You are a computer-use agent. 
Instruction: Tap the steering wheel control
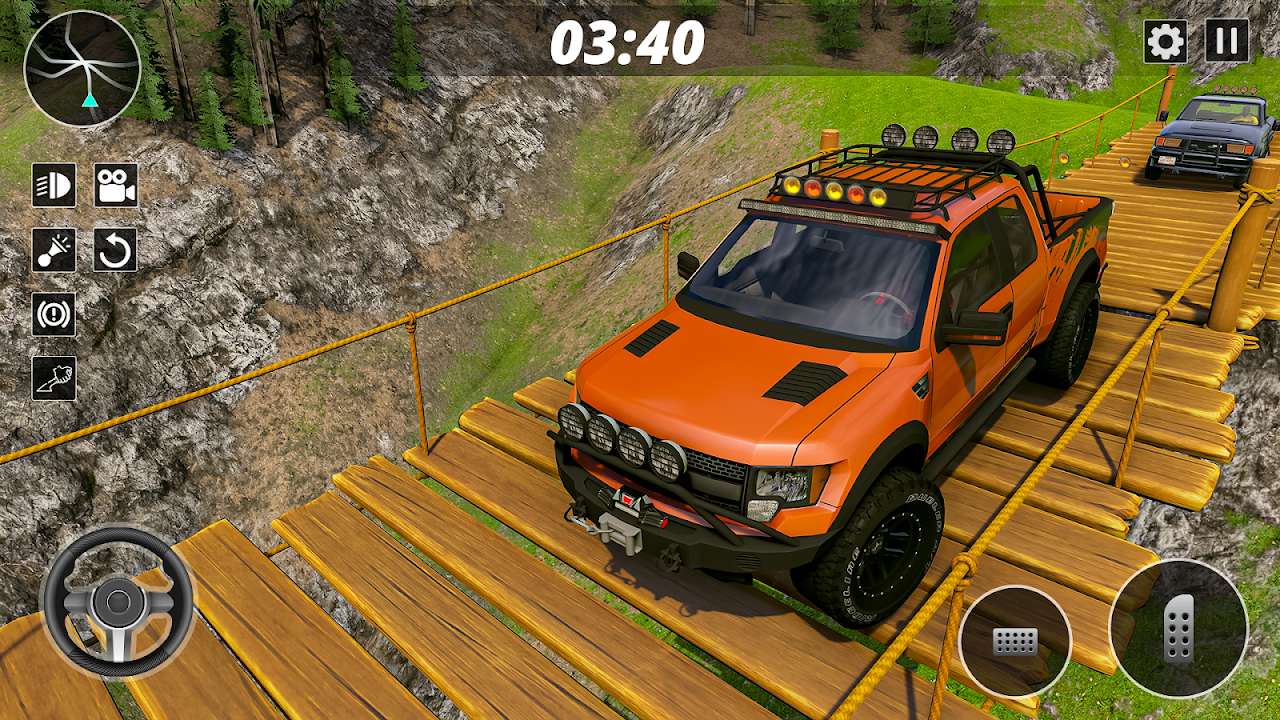click(117, 602)
